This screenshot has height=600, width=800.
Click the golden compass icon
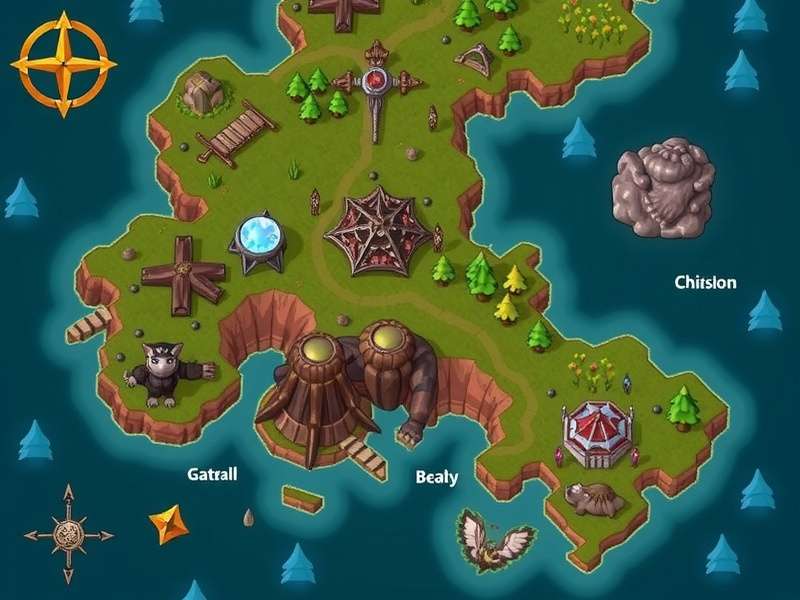click(63, 63)
